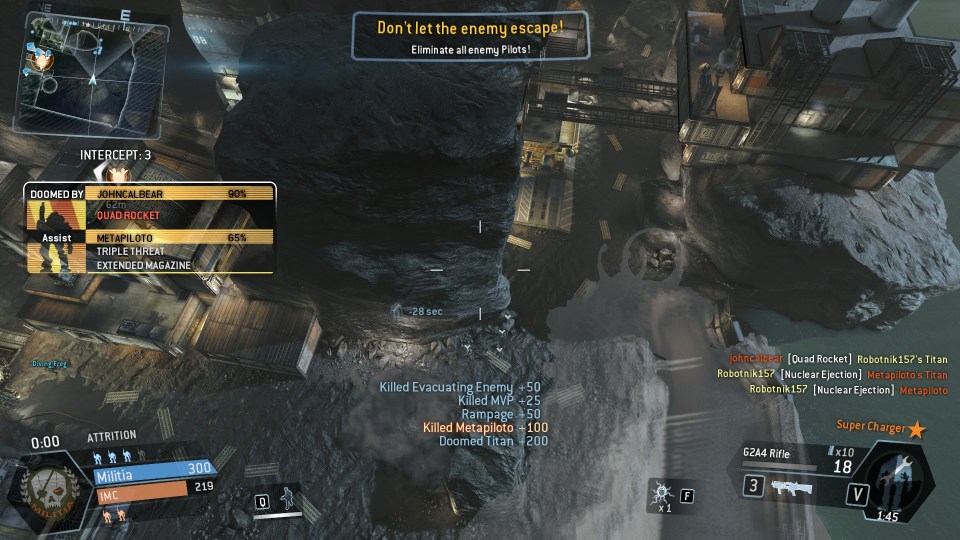Activate the grenade ordnance icon
Image resolution: width=960 pixels, height=540 pixels.
(x=661, y=494)
